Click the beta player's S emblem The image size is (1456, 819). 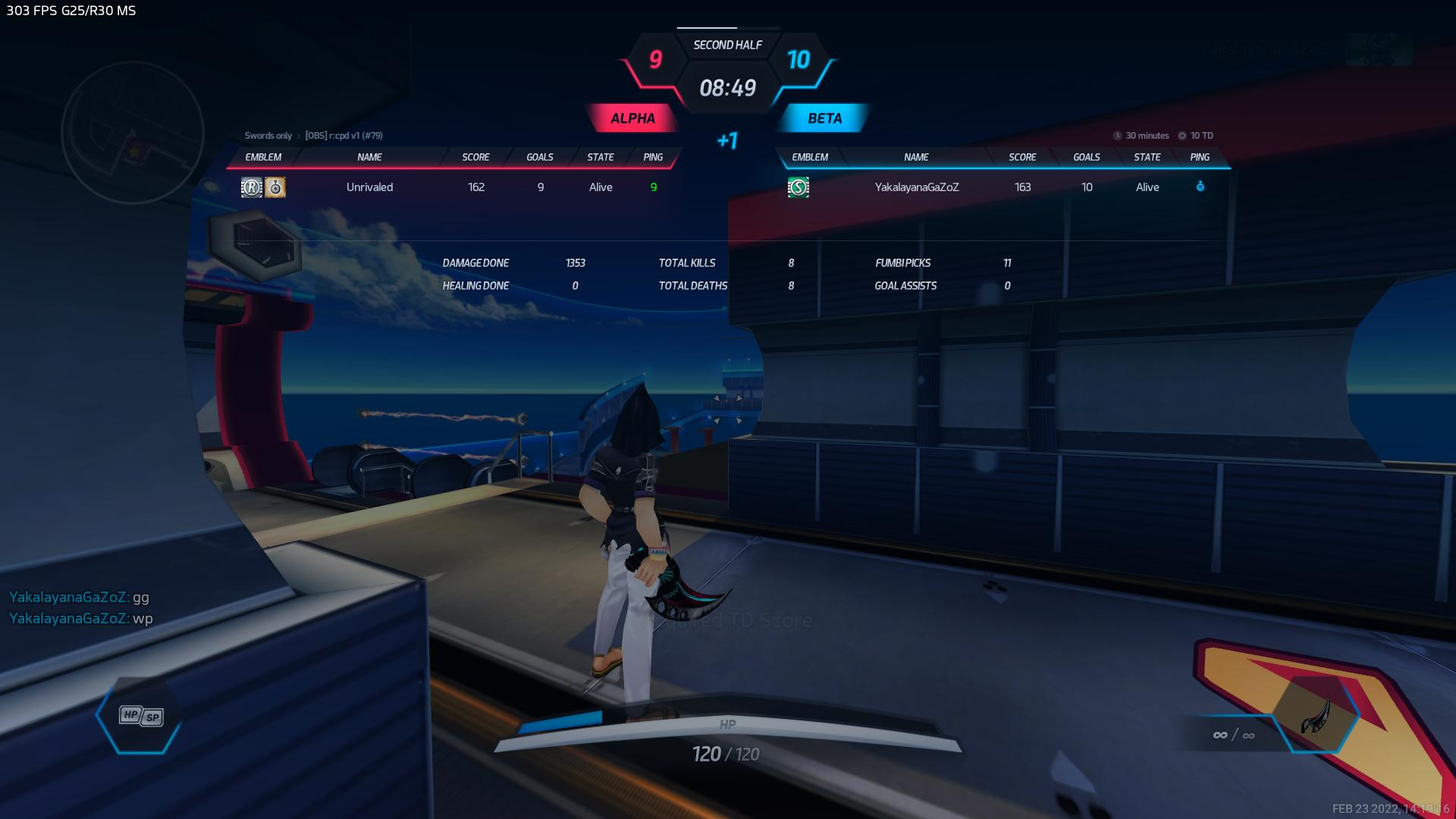tap(798, 187)
